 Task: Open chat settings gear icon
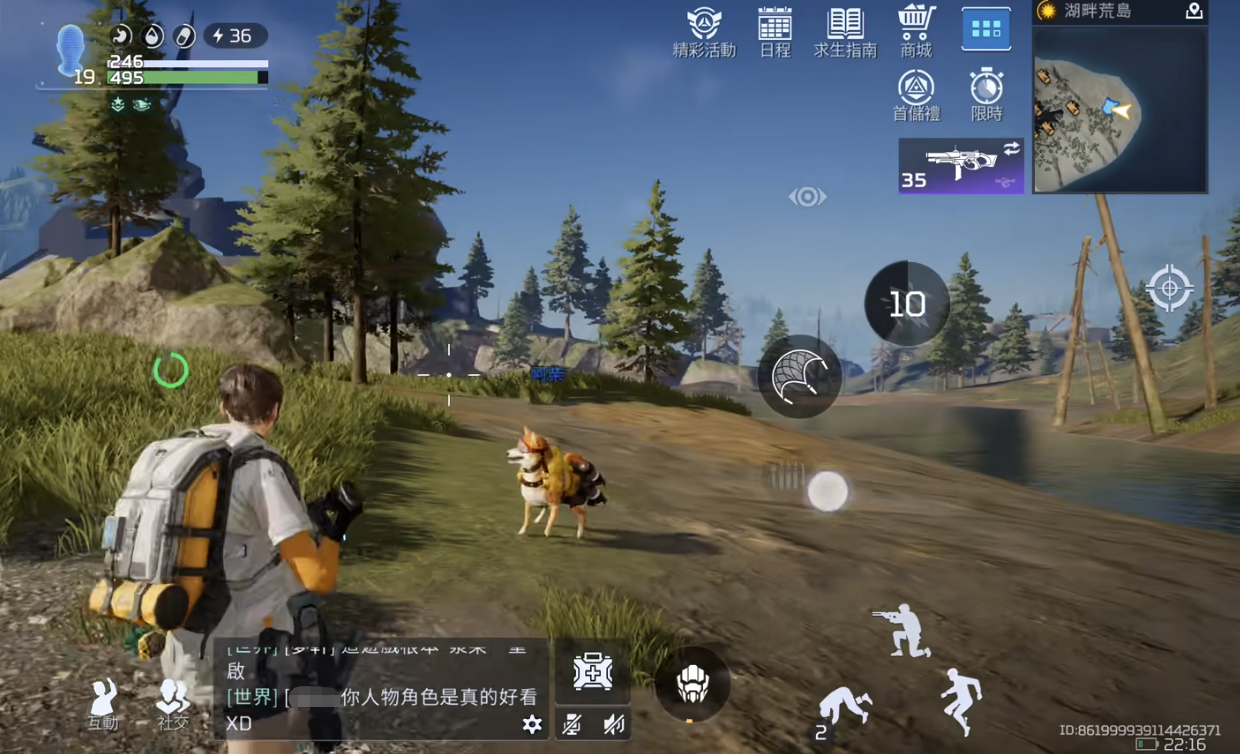tap(532, 724)
